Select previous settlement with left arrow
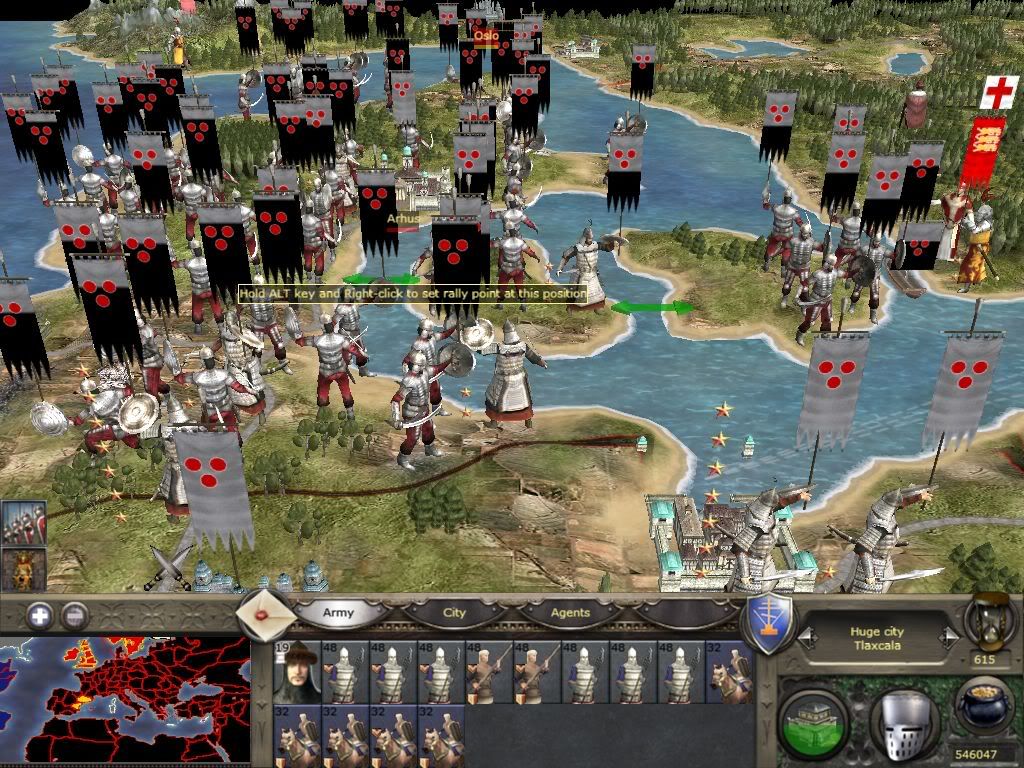 click(x=805, y=637)
